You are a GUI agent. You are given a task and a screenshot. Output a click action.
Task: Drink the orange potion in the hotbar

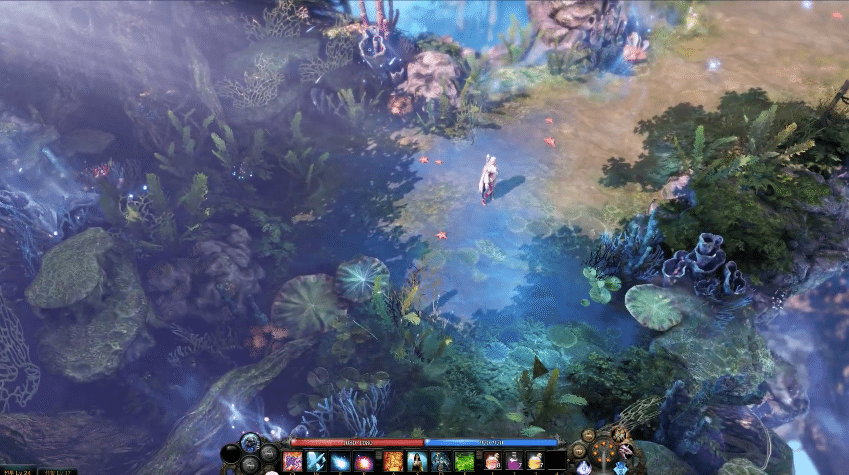pyautogui.click(x=493, y=462)
